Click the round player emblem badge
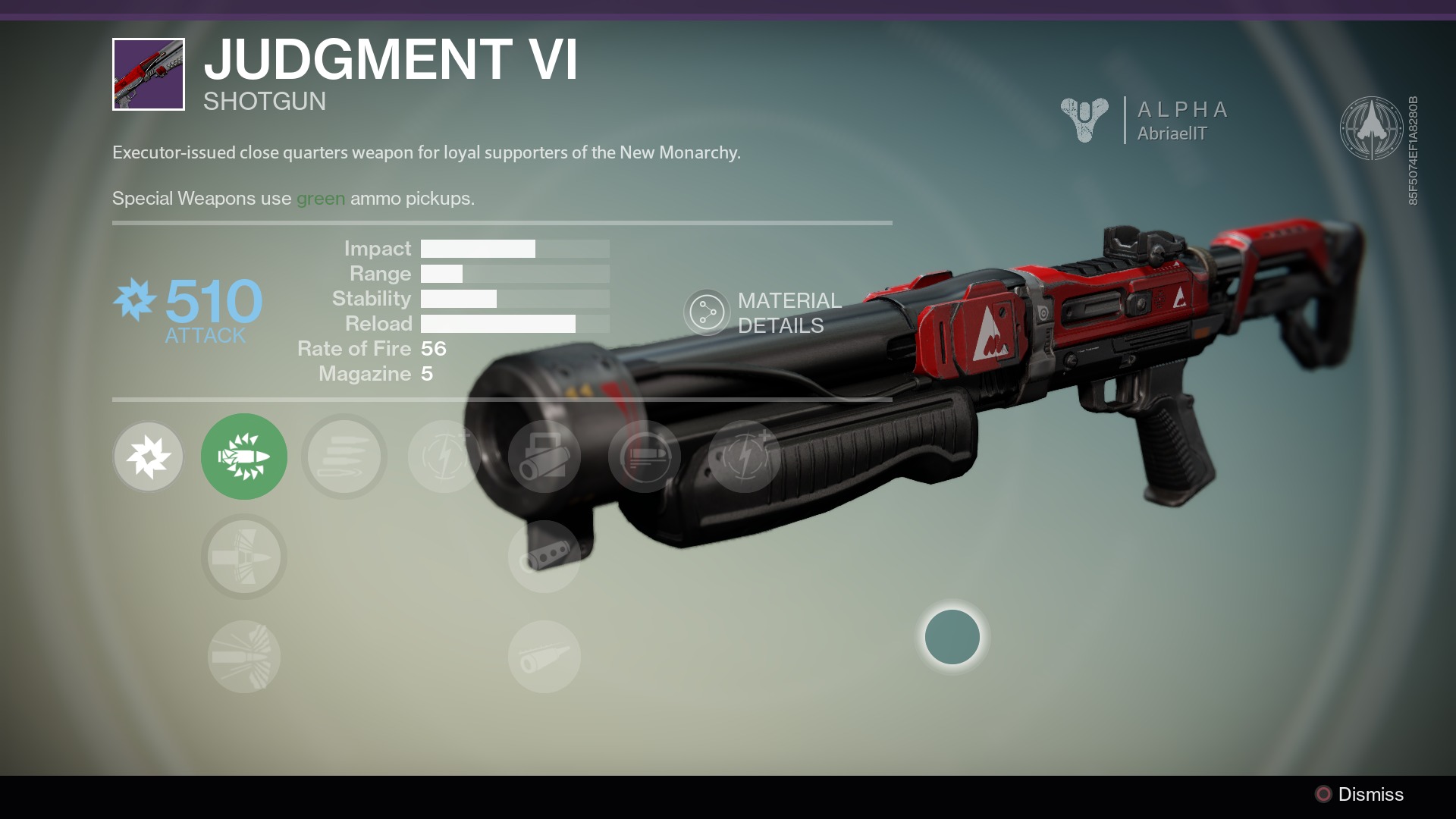Viewport: 1456px width, 819px height. 1370,128
